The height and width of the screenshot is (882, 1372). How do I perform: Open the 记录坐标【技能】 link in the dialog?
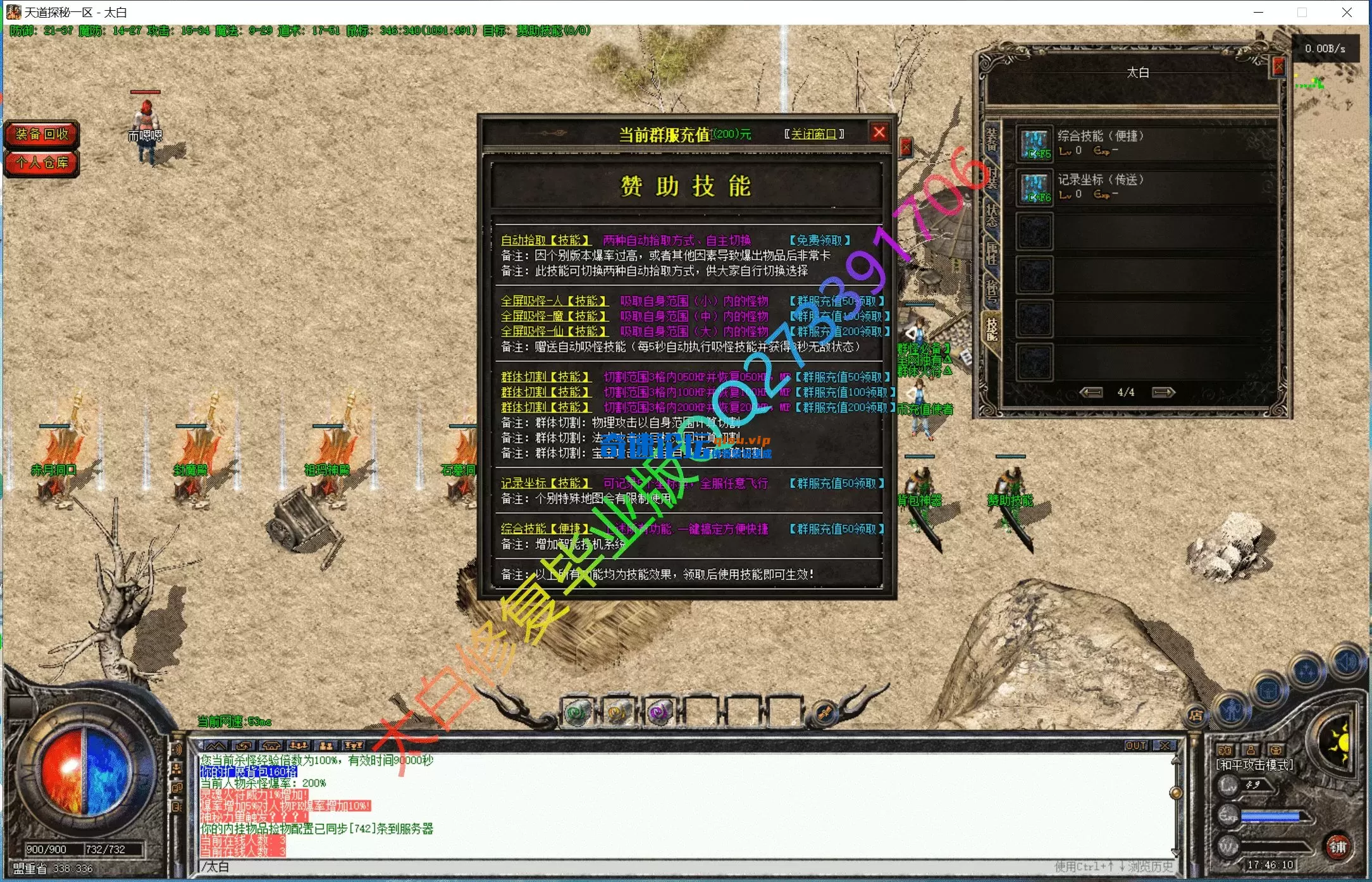[x=545, y=483]
